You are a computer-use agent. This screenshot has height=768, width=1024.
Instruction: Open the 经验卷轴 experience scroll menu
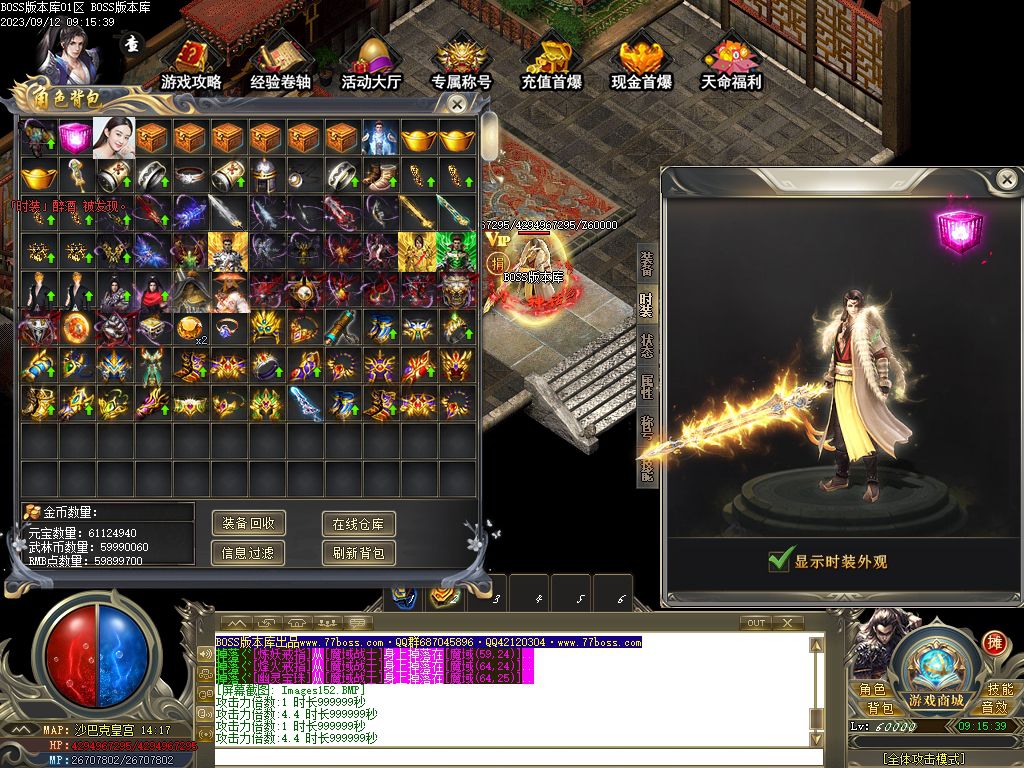tap(280, 64)
